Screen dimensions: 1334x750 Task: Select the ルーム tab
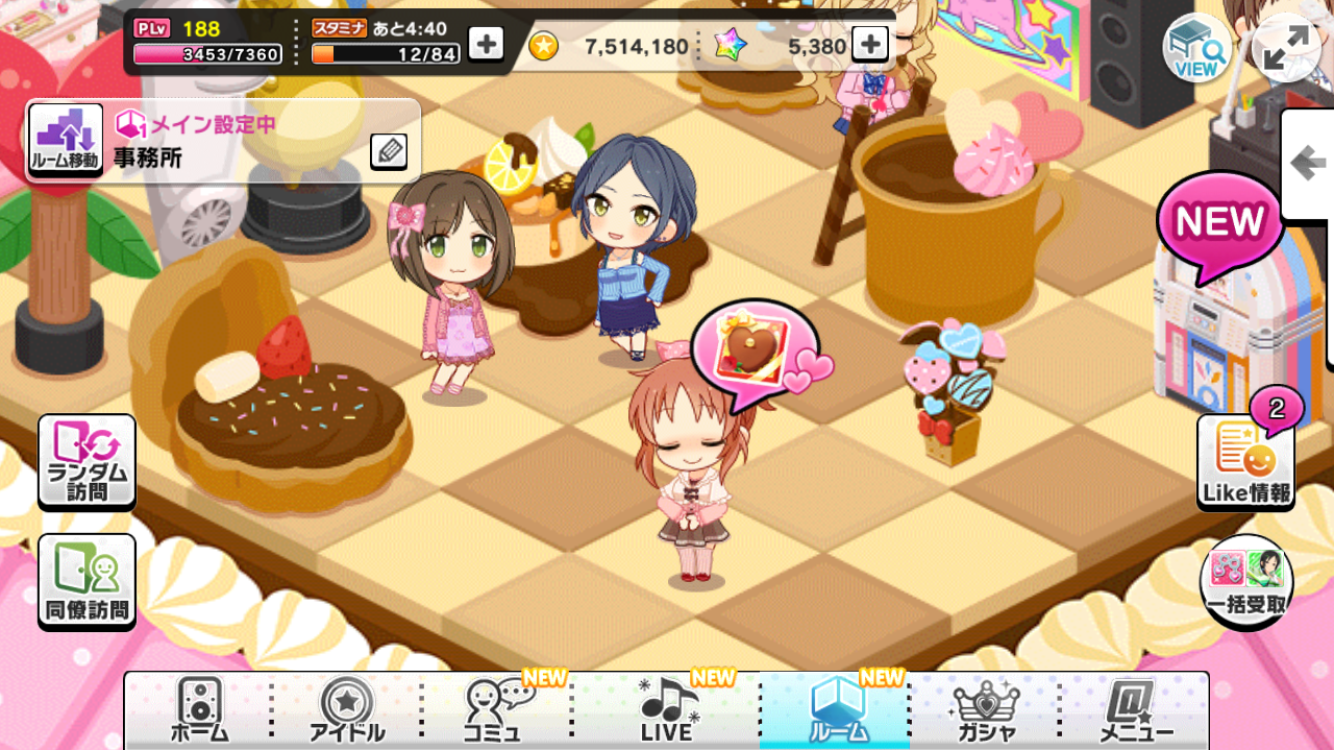[836, 712]
